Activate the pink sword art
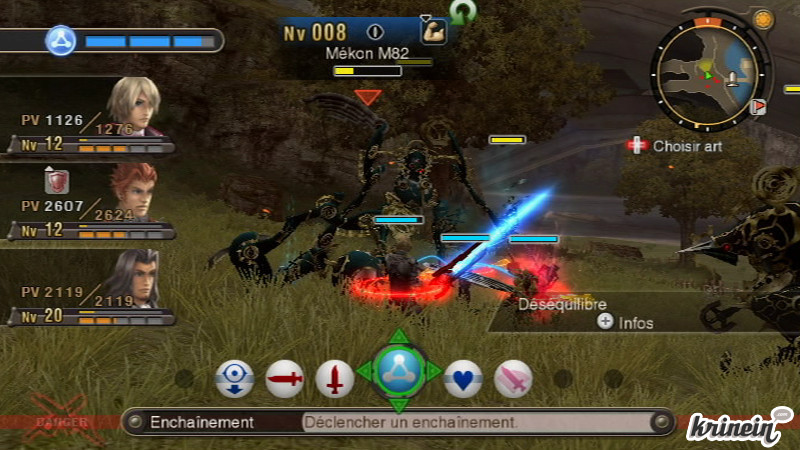Image resolution: width=800 pixels, height=450 pixels. pos(513,379)
